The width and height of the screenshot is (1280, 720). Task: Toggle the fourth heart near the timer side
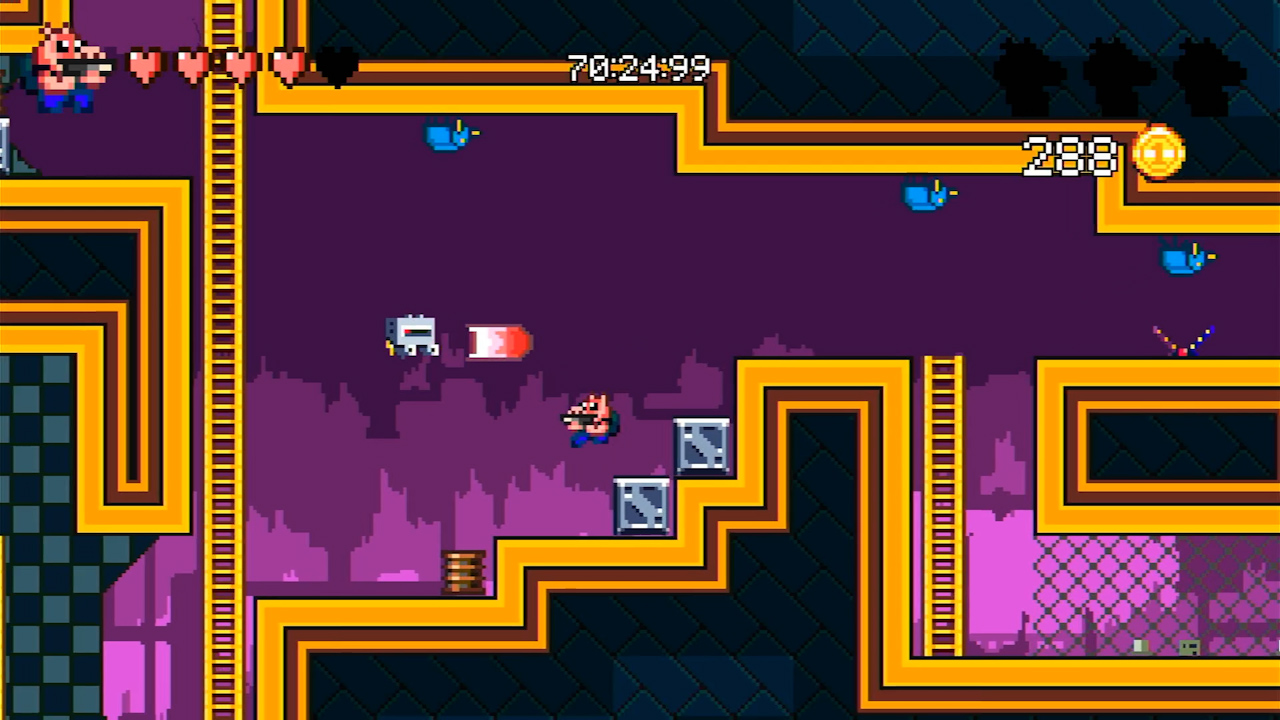click(x=286, y=65)
